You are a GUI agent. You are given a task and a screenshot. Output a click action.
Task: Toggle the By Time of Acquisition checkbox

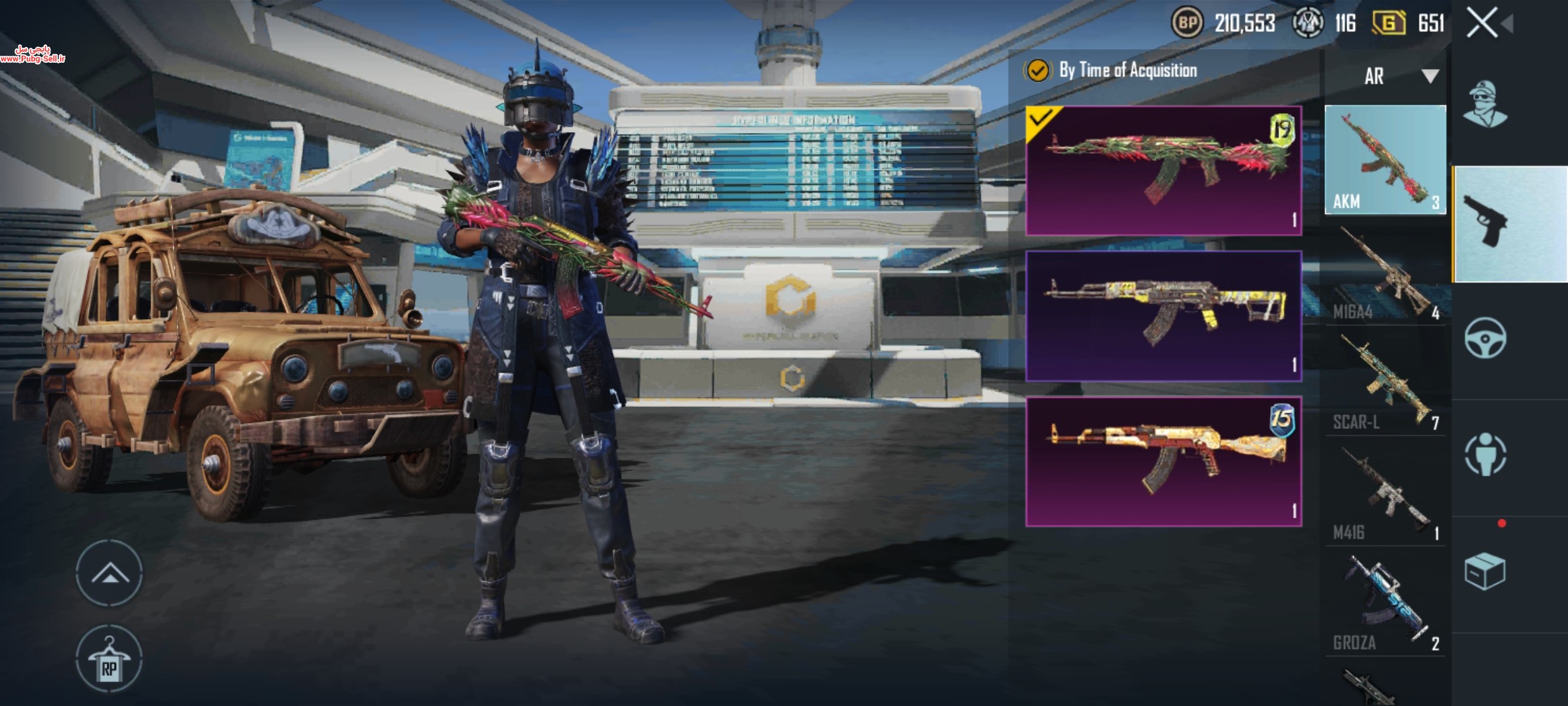pos(1037,71)
